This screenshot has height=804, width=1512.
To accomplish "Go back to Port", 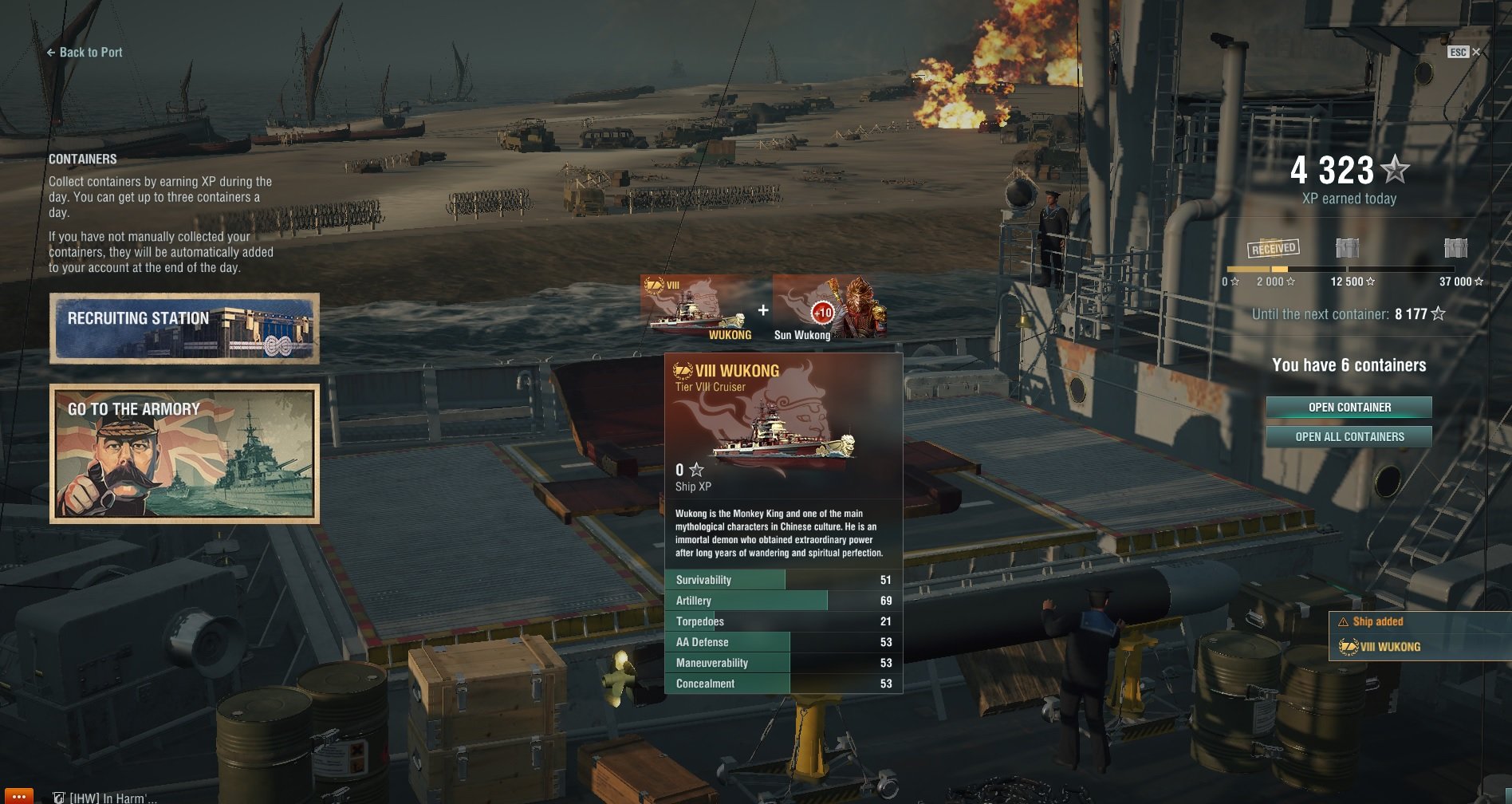I will point(85,53).
